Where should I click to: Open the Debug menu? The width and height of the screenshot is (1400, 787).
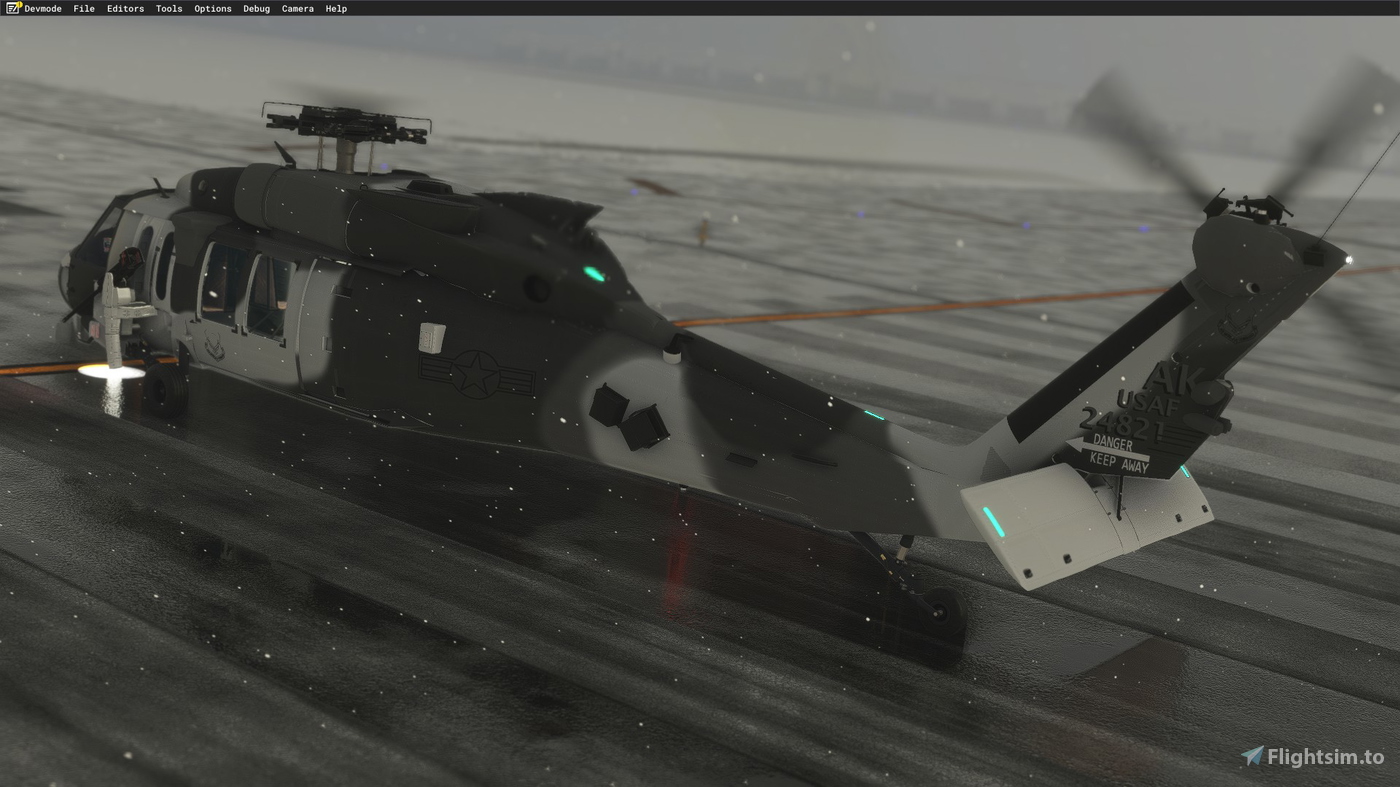pos(255,8)
